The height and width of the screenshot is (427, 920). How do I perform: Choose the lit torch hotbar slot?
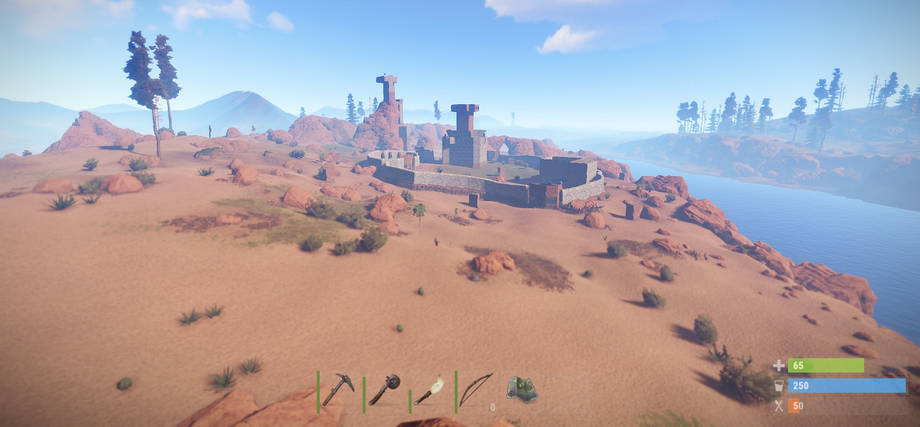click(x=430, y=390)
